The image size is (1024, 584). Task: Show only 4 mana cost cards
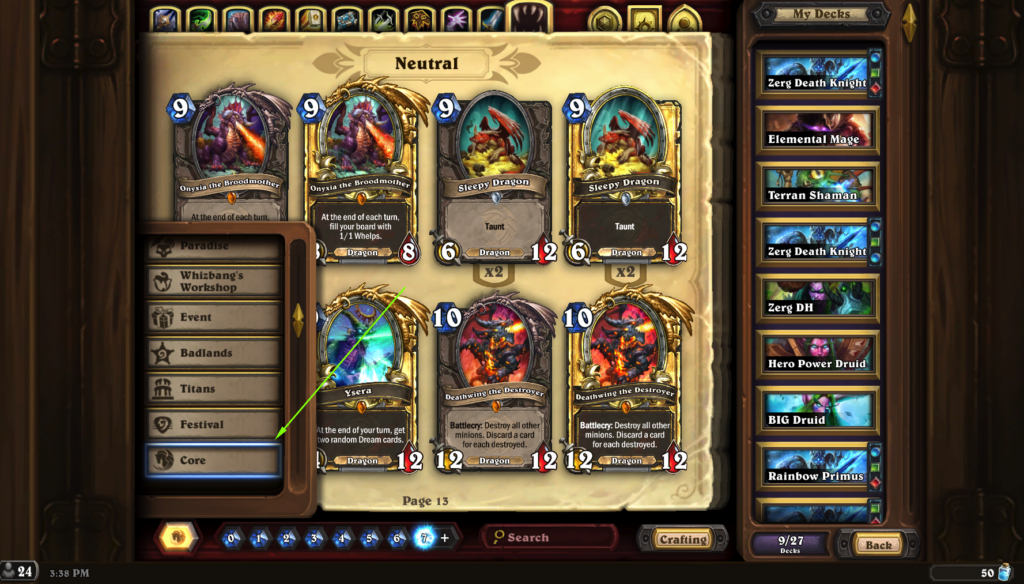341,538
